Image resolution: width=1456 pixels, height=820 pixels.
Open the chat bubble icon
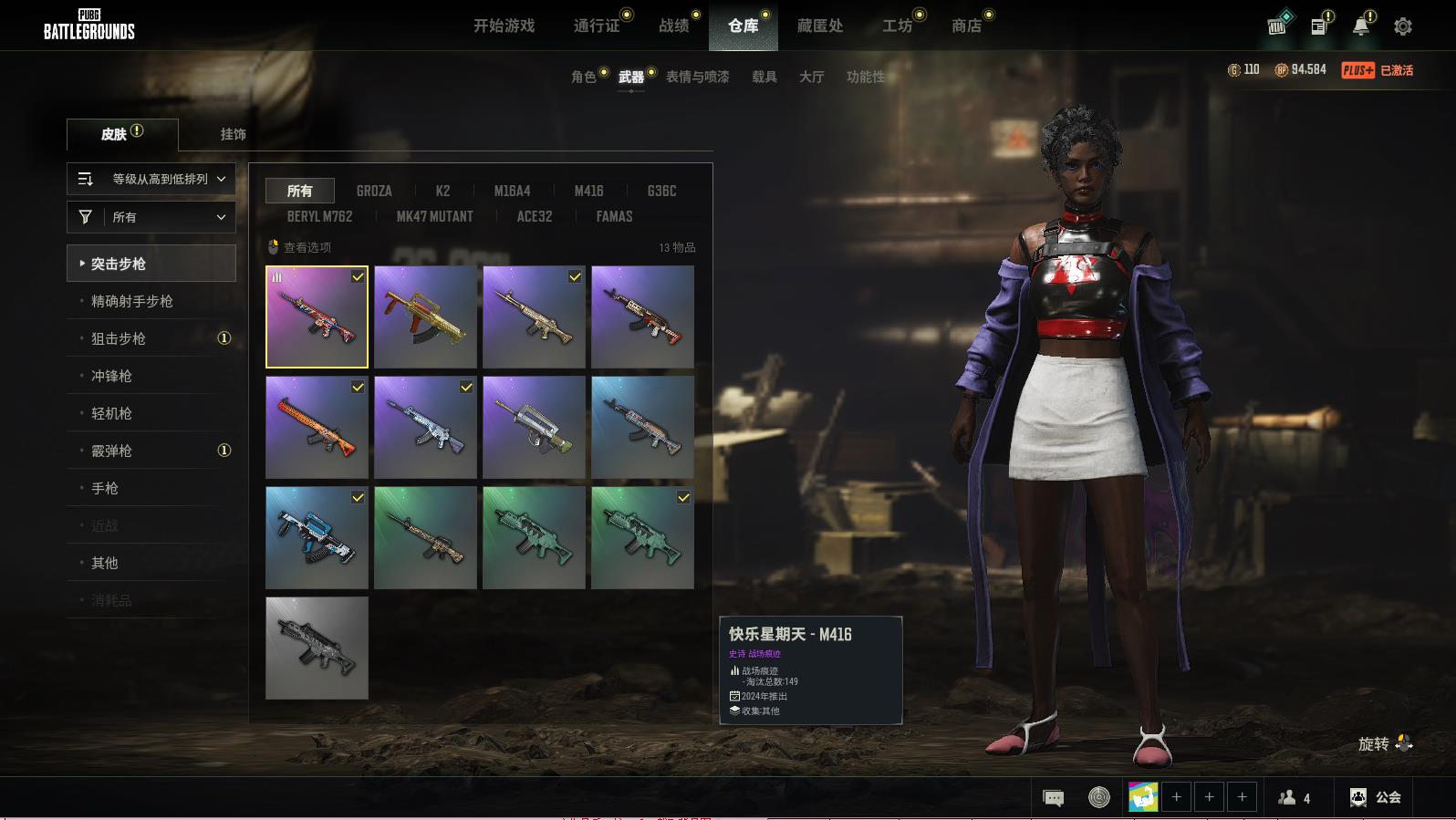(1053, 798)
